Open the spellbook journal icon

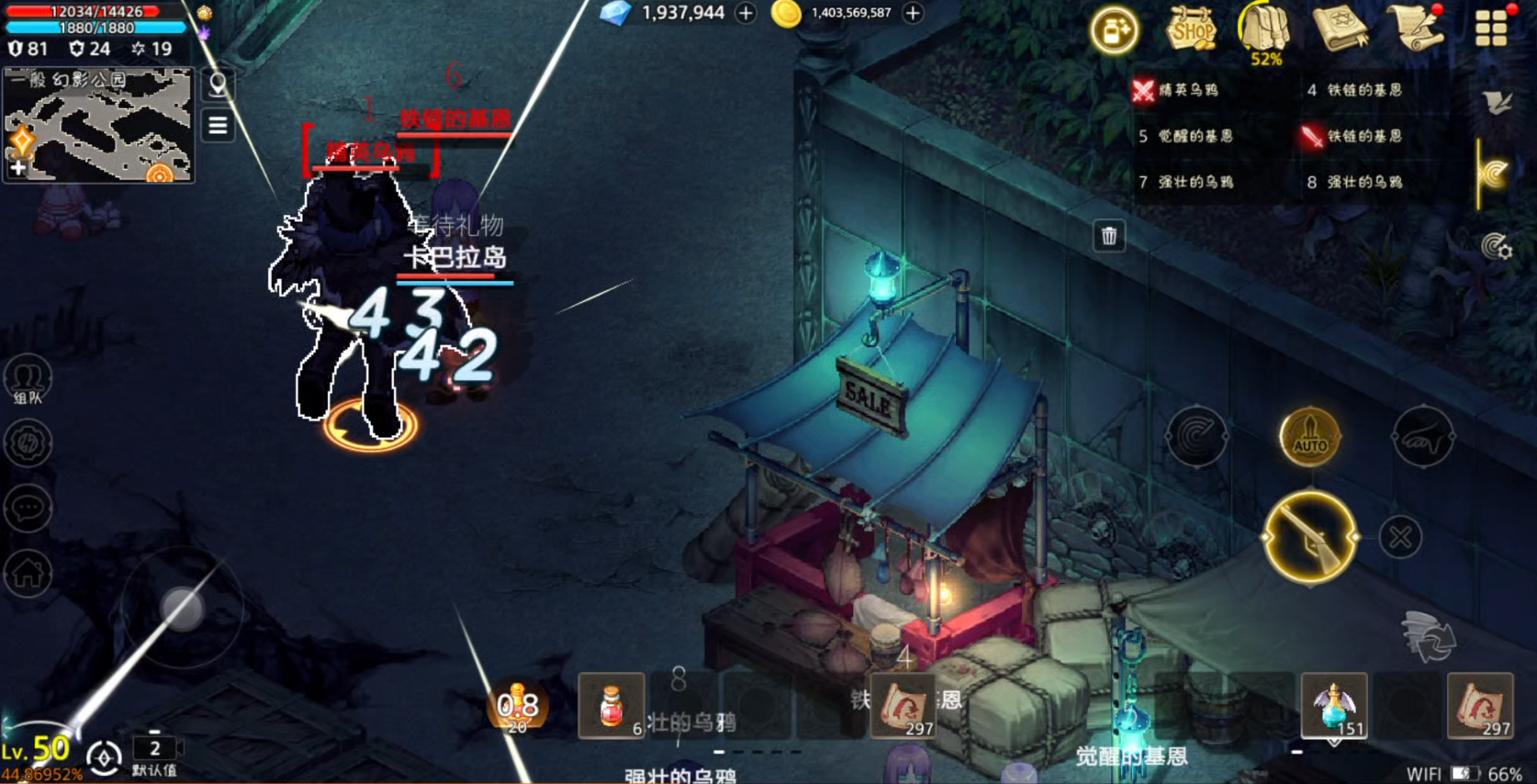coord(1340,28)
